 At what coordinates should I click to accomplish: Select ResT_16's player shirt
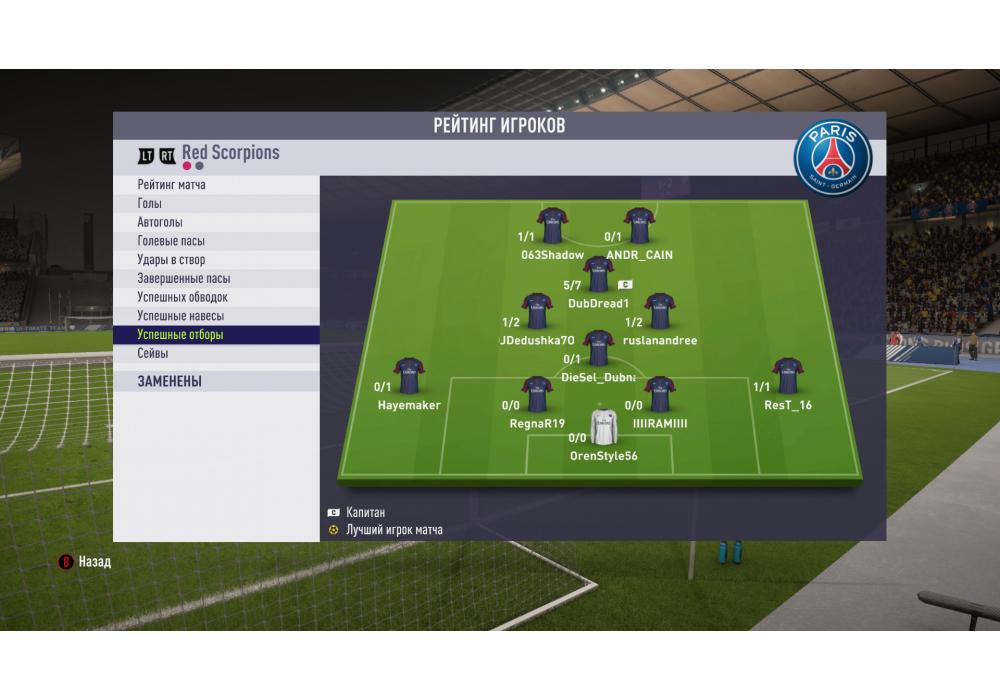pos(788,377)
